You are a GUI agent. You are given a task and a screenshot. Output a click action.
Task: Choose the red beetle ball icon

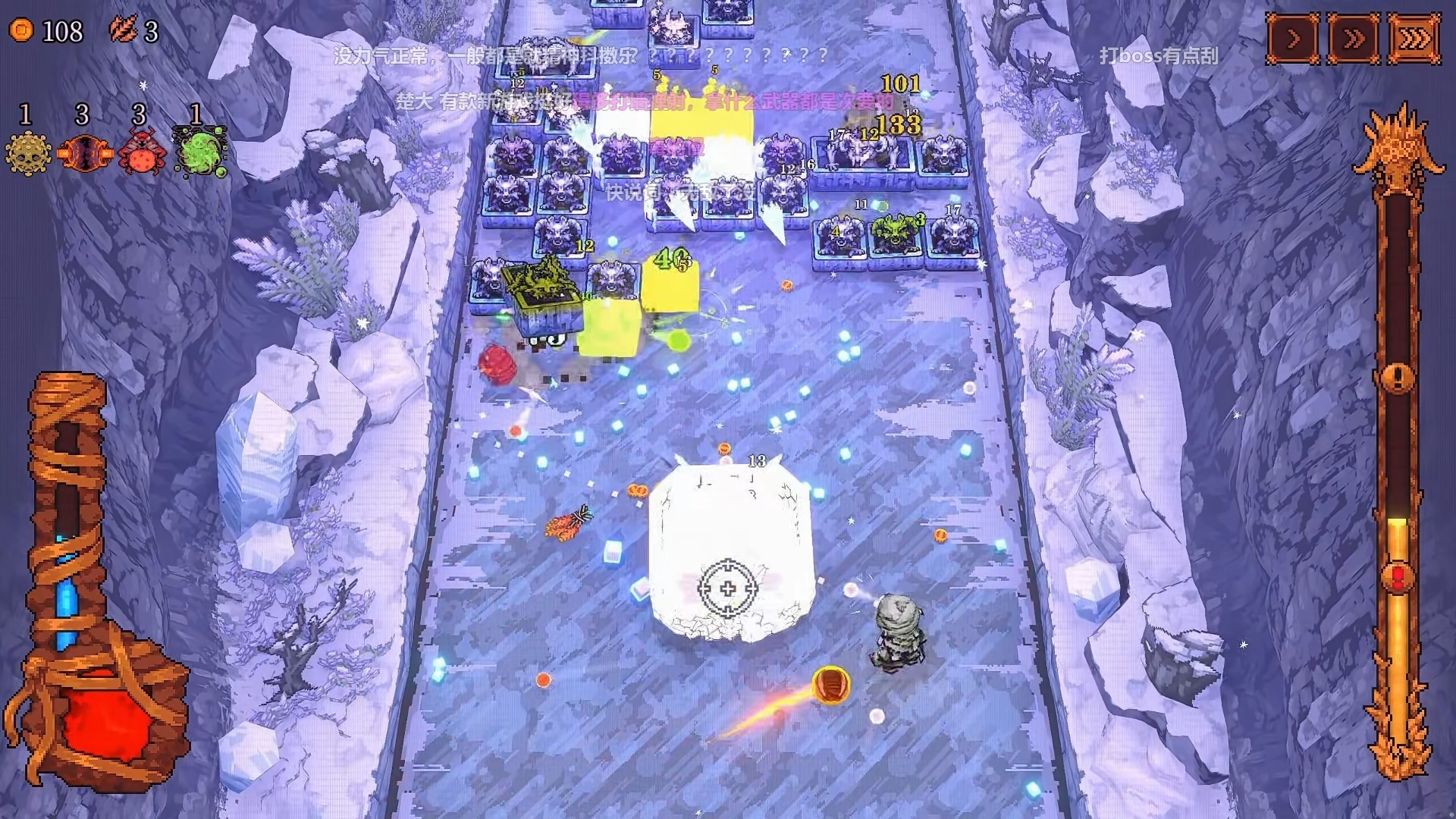pyautogui.click(x=141, y=152)
